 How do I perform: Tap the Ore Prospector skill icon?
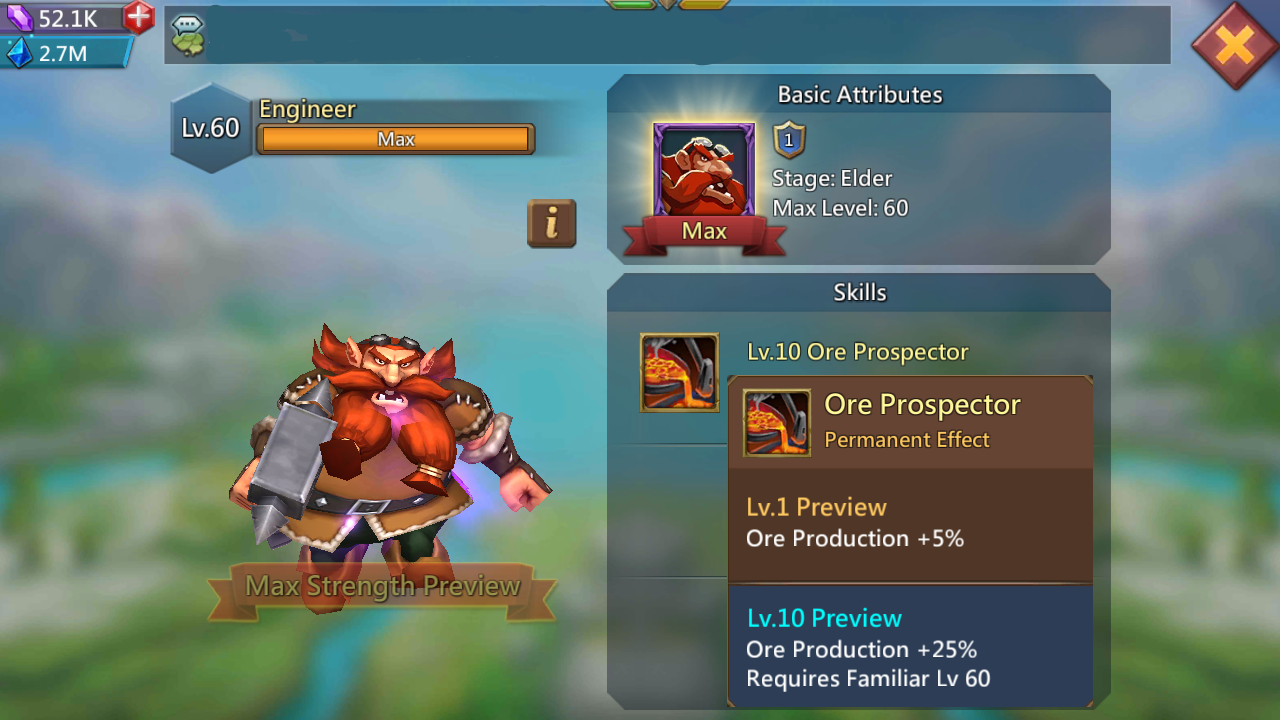click(x=679, y=372)
